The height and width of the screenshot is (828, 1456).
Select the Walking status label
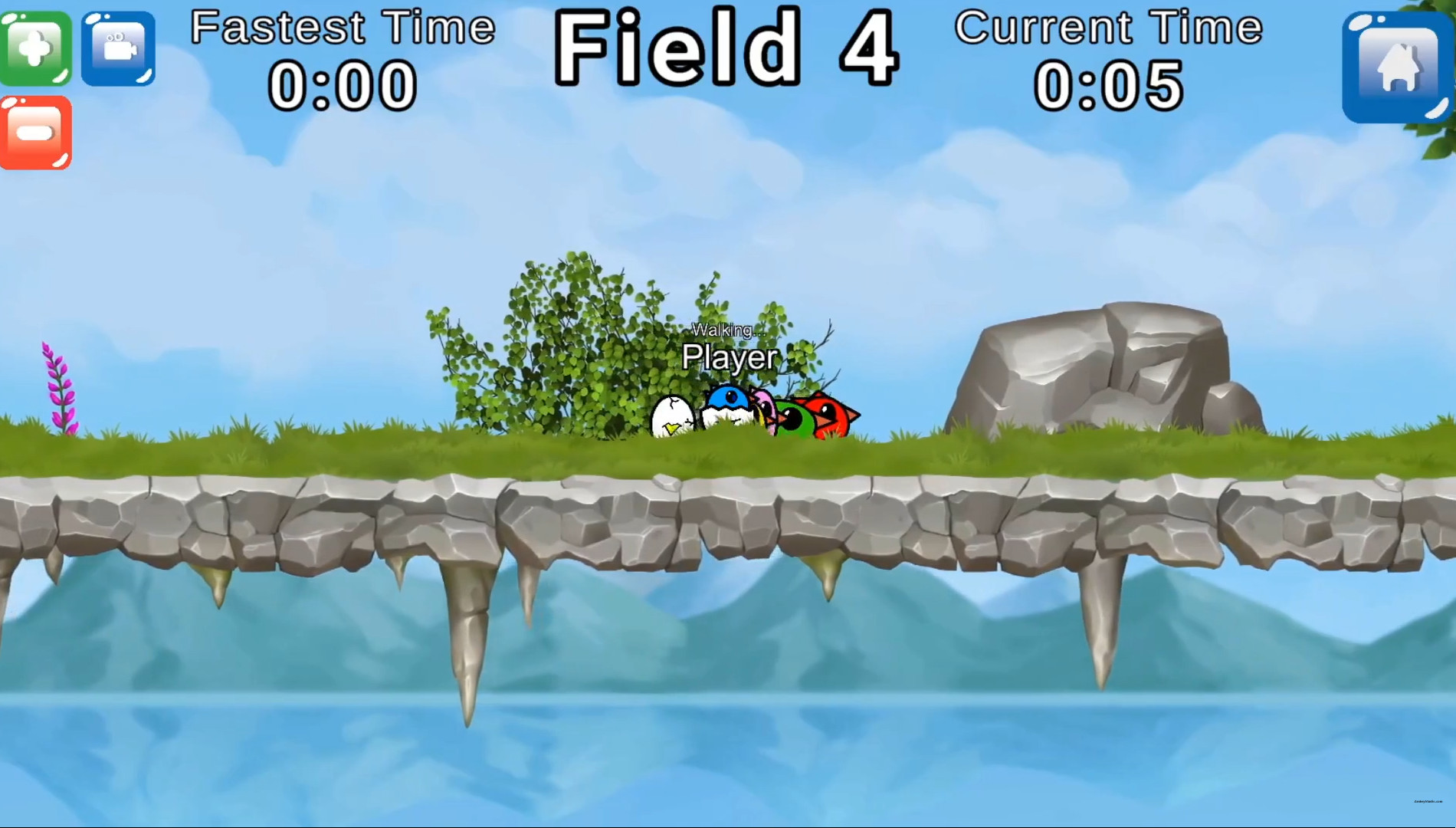726,331
